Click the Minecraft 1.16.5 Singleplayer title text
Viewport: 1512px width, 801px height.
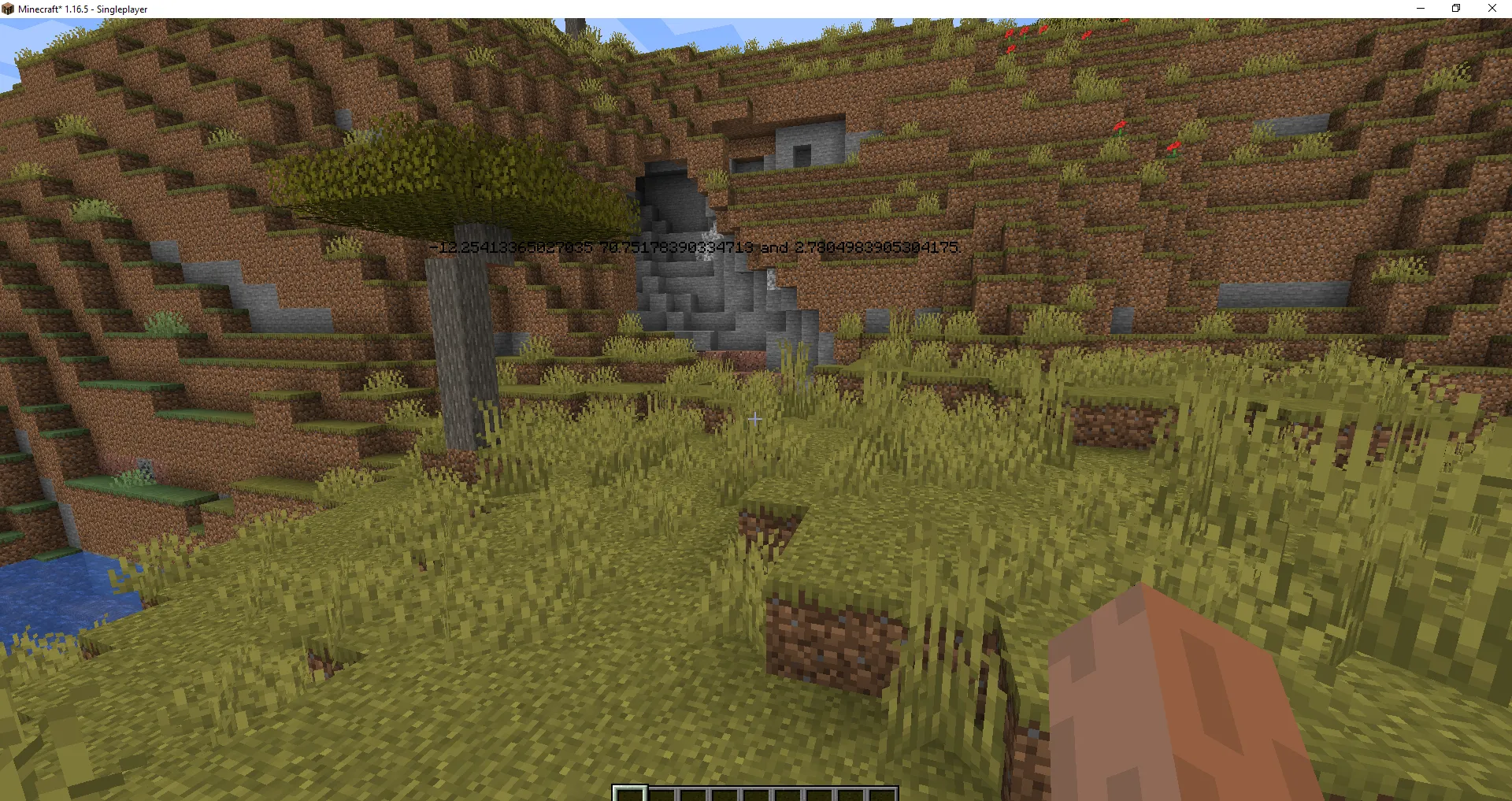pos(83,9)
